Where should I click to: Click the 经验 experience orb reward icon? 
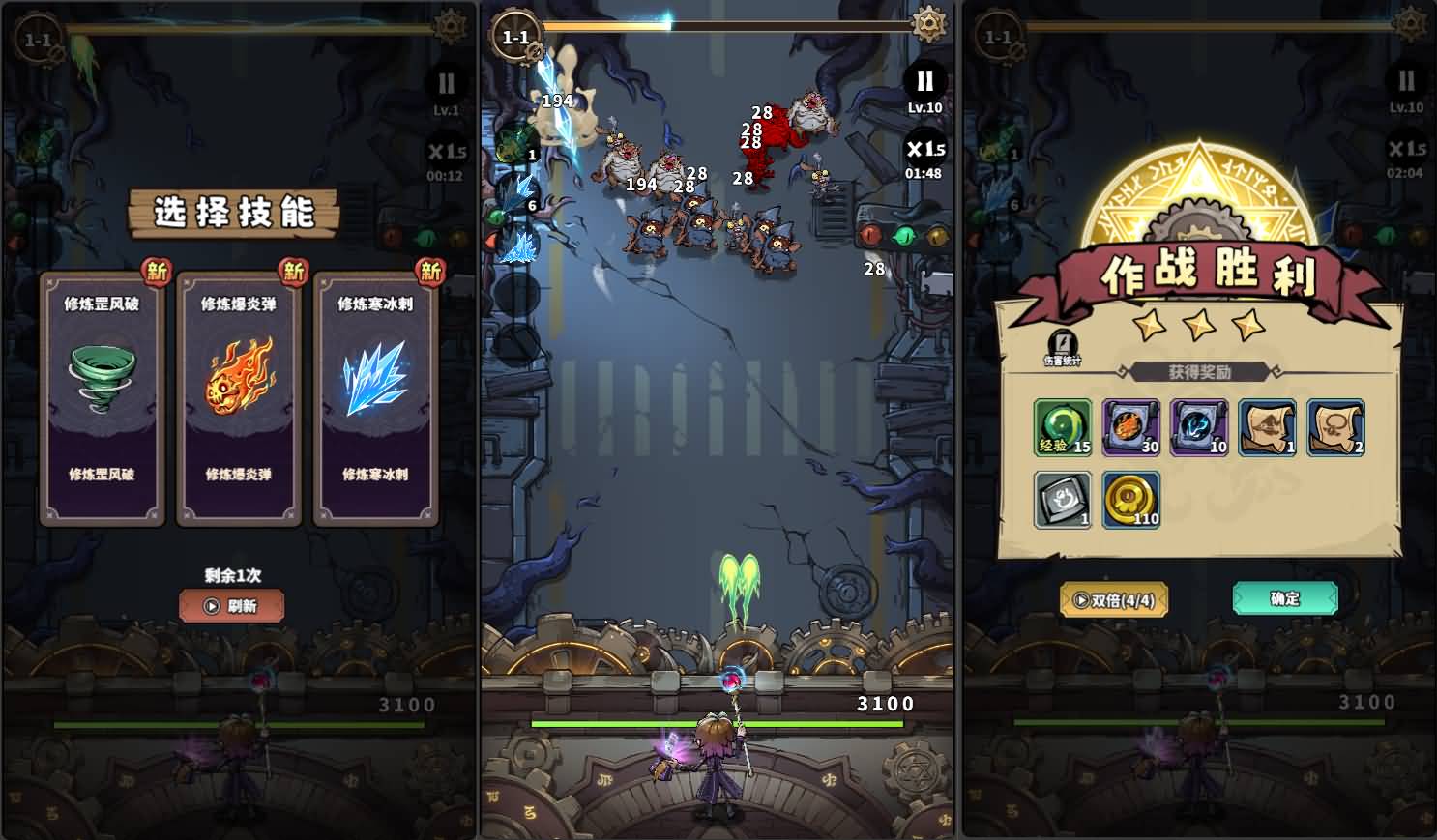pyautogui.click(x=1062, y=427)
